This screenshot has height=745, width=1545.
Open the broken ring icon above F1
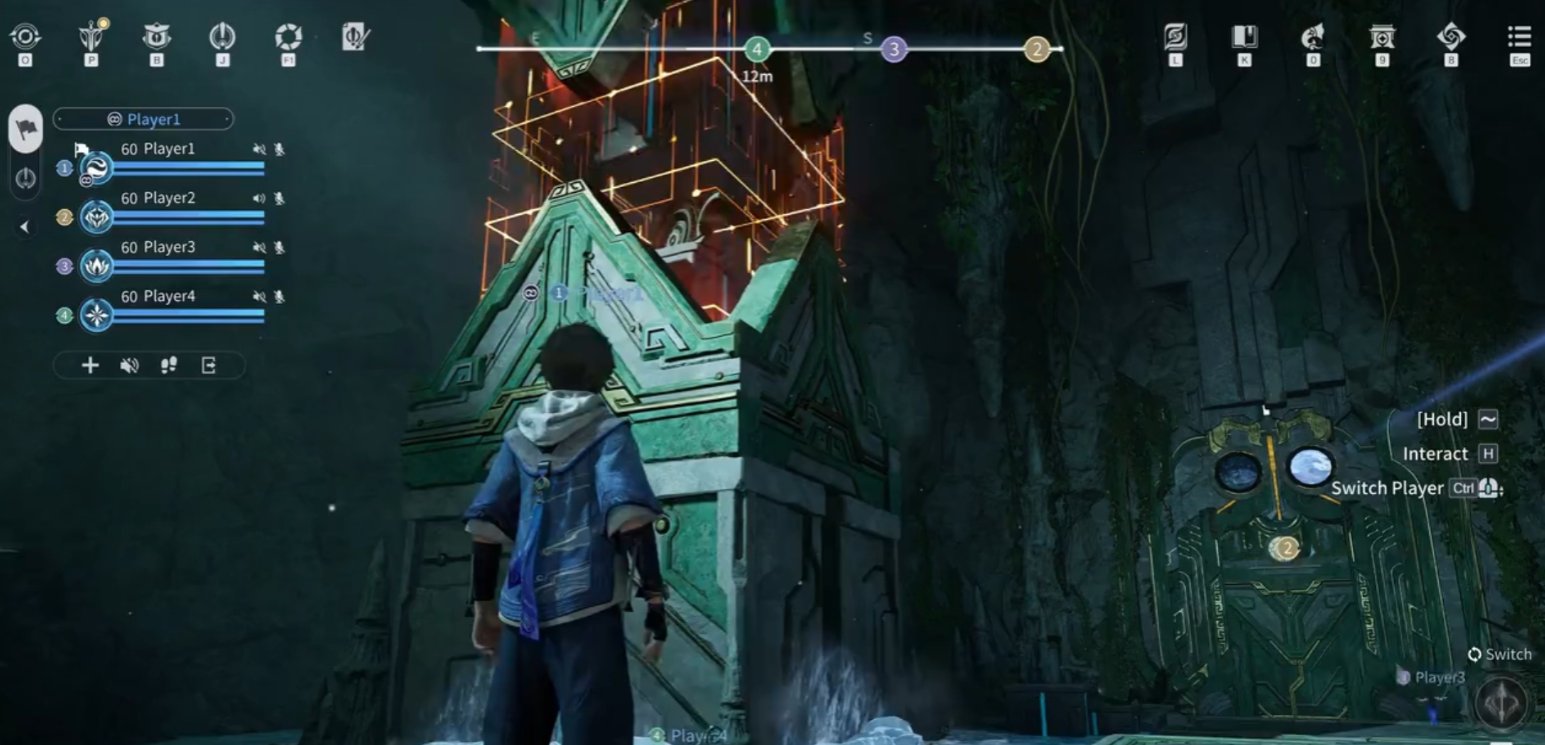coord(288,38)
